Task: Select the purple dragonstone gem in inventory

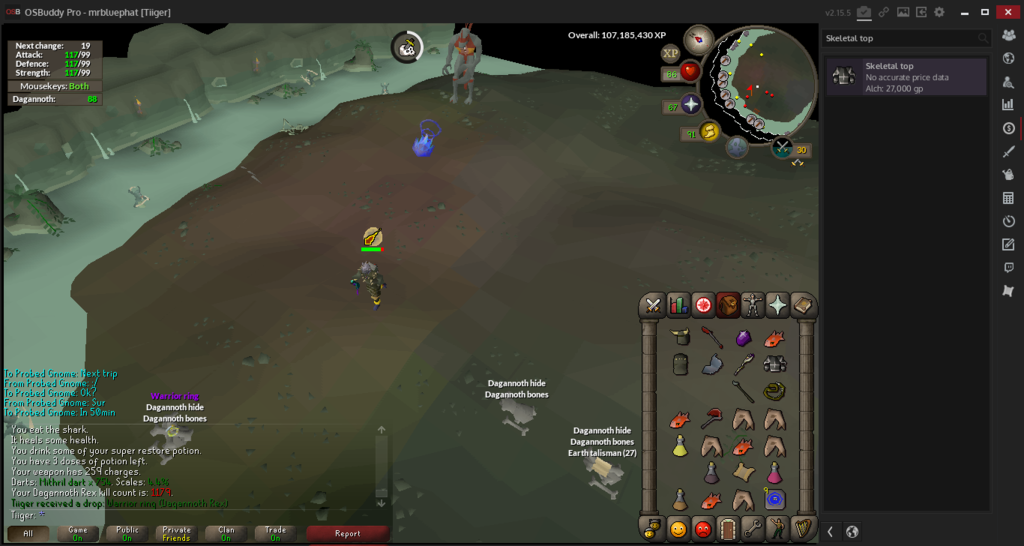Action: pos(743,338)
